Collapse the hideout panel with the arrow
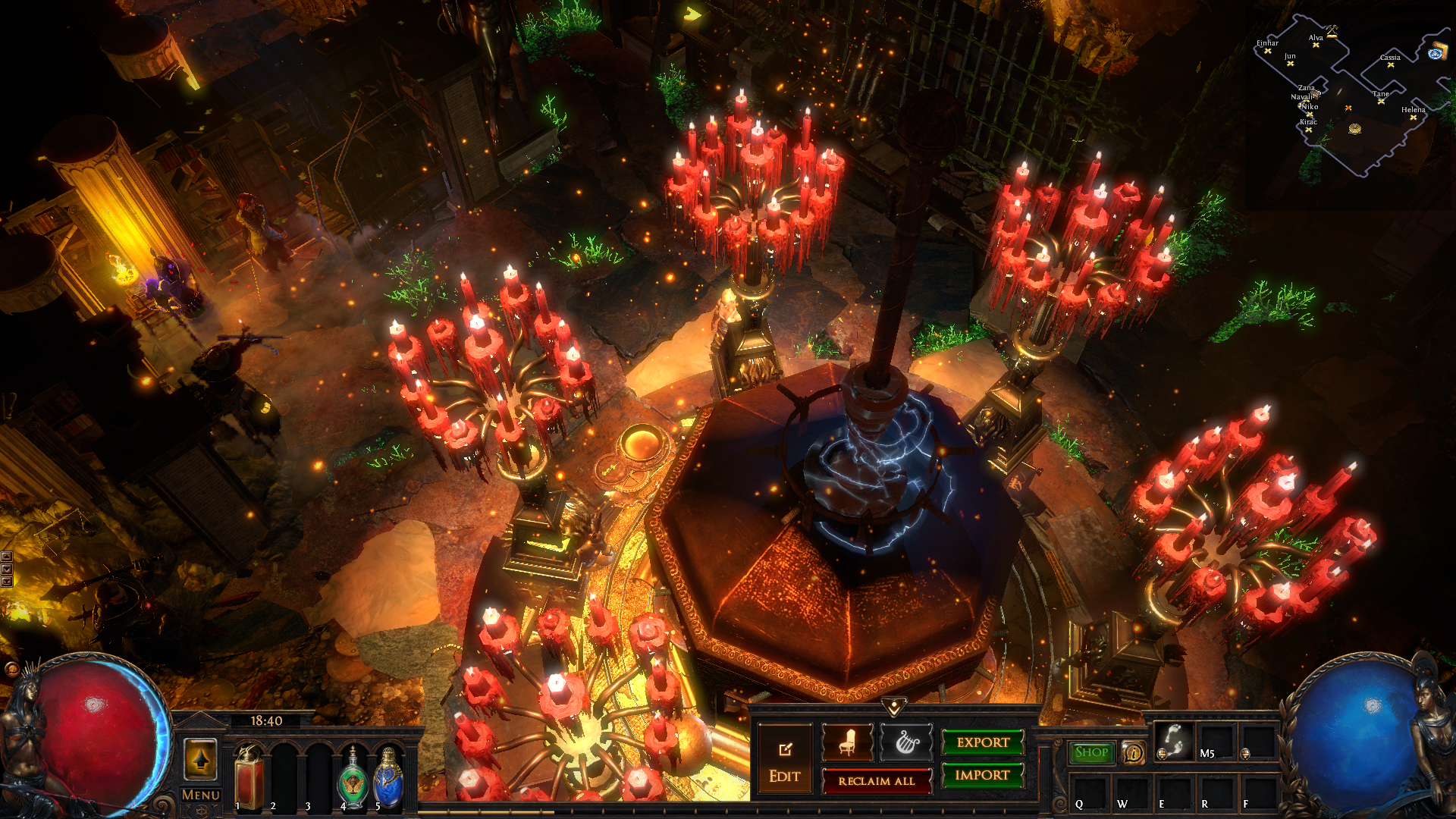Screen dimensions: 1456x819 (x=894, y=708)
